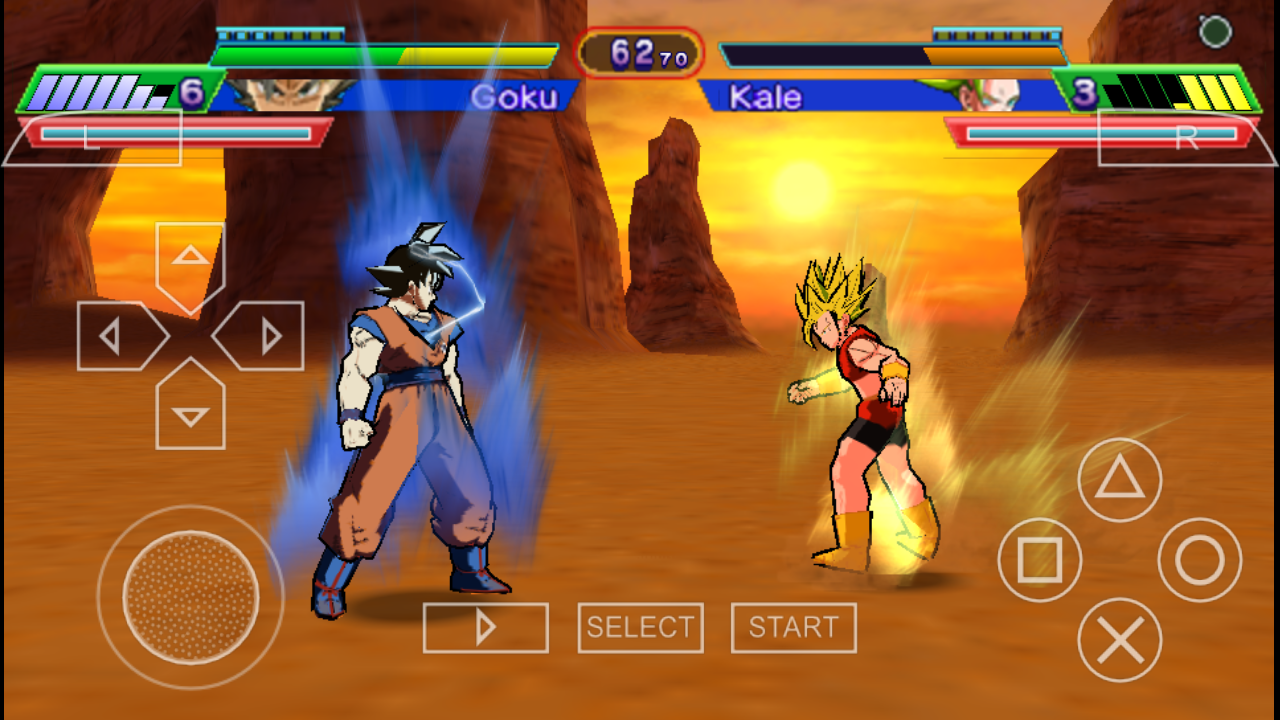Tap the on-screen SELECT button

pos(640,627)
